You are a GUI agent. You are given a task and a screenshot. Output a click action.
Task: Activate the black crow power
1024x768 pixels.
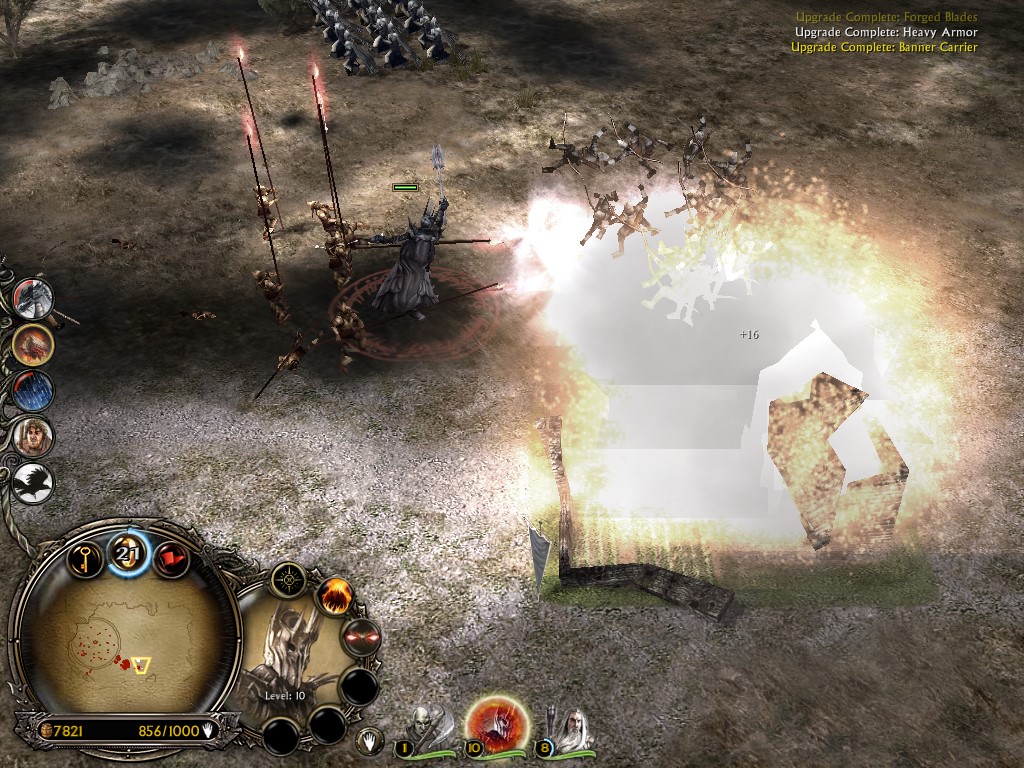pyautogui.click(x=33, y=483)
